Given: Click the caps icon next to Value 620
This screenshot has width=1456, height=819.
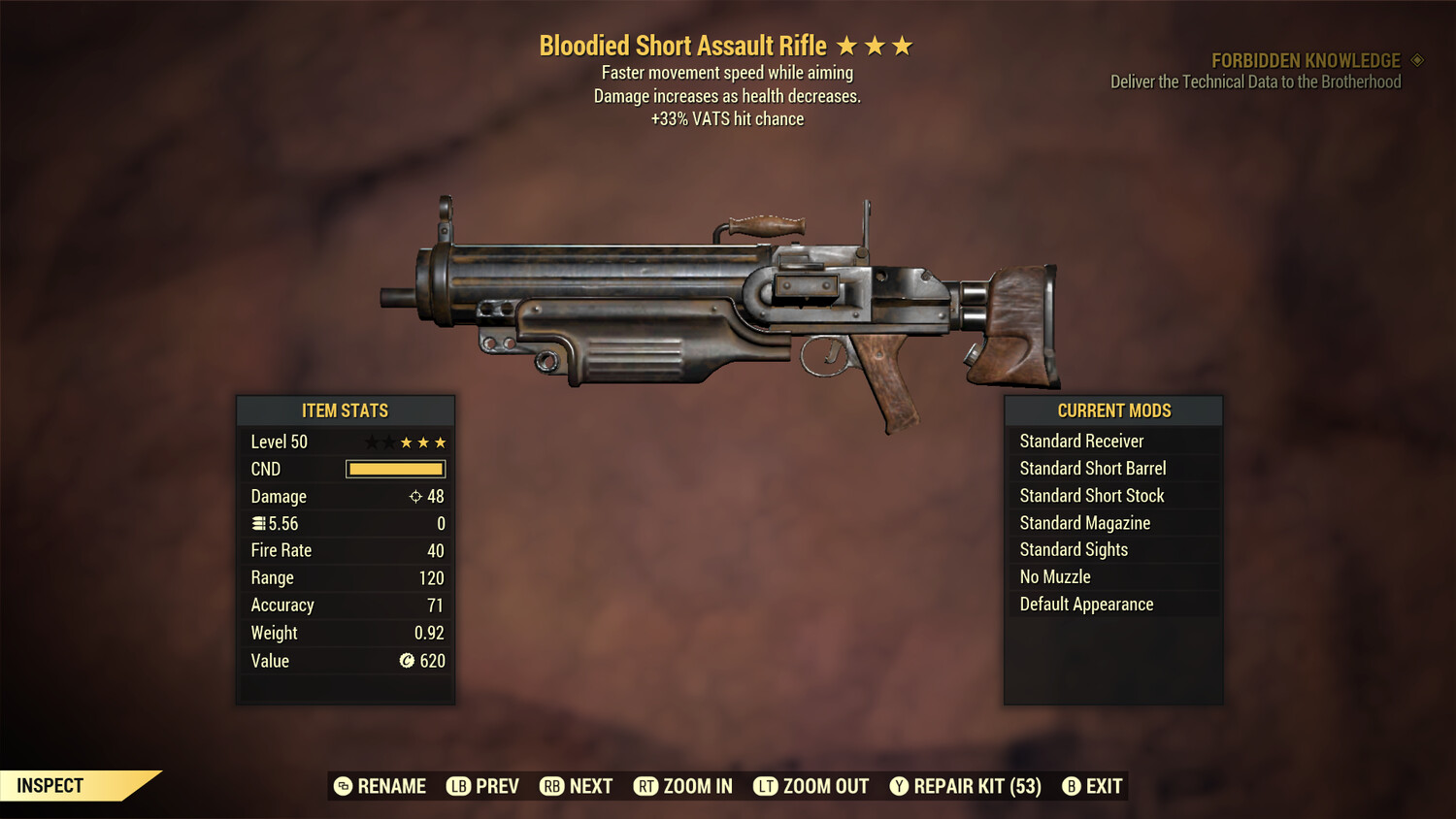Looking at the screenshot, I should coord(409,661).
